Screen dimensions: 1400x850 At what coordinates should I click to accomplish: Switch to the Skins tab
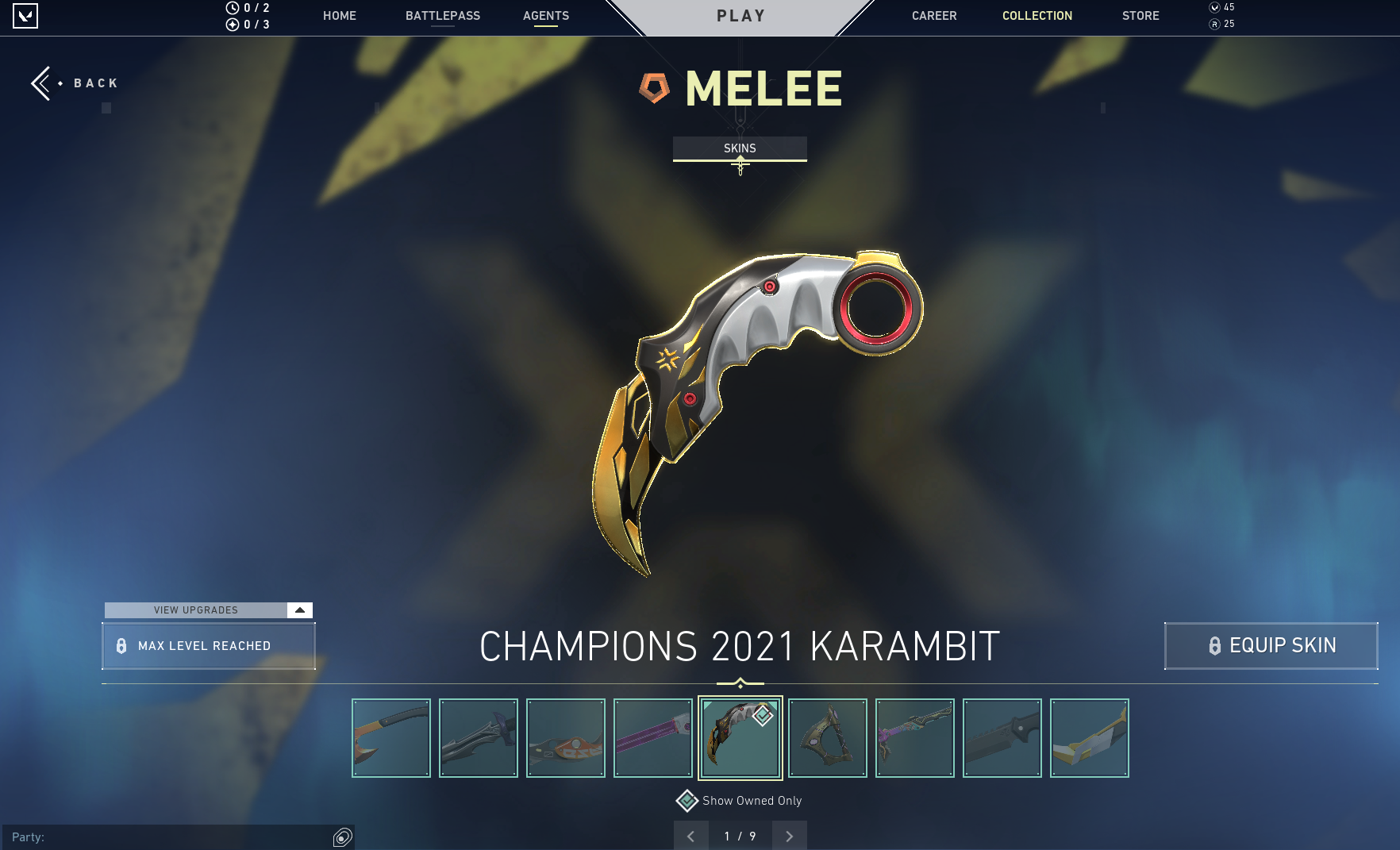click(x=740, y=148)
